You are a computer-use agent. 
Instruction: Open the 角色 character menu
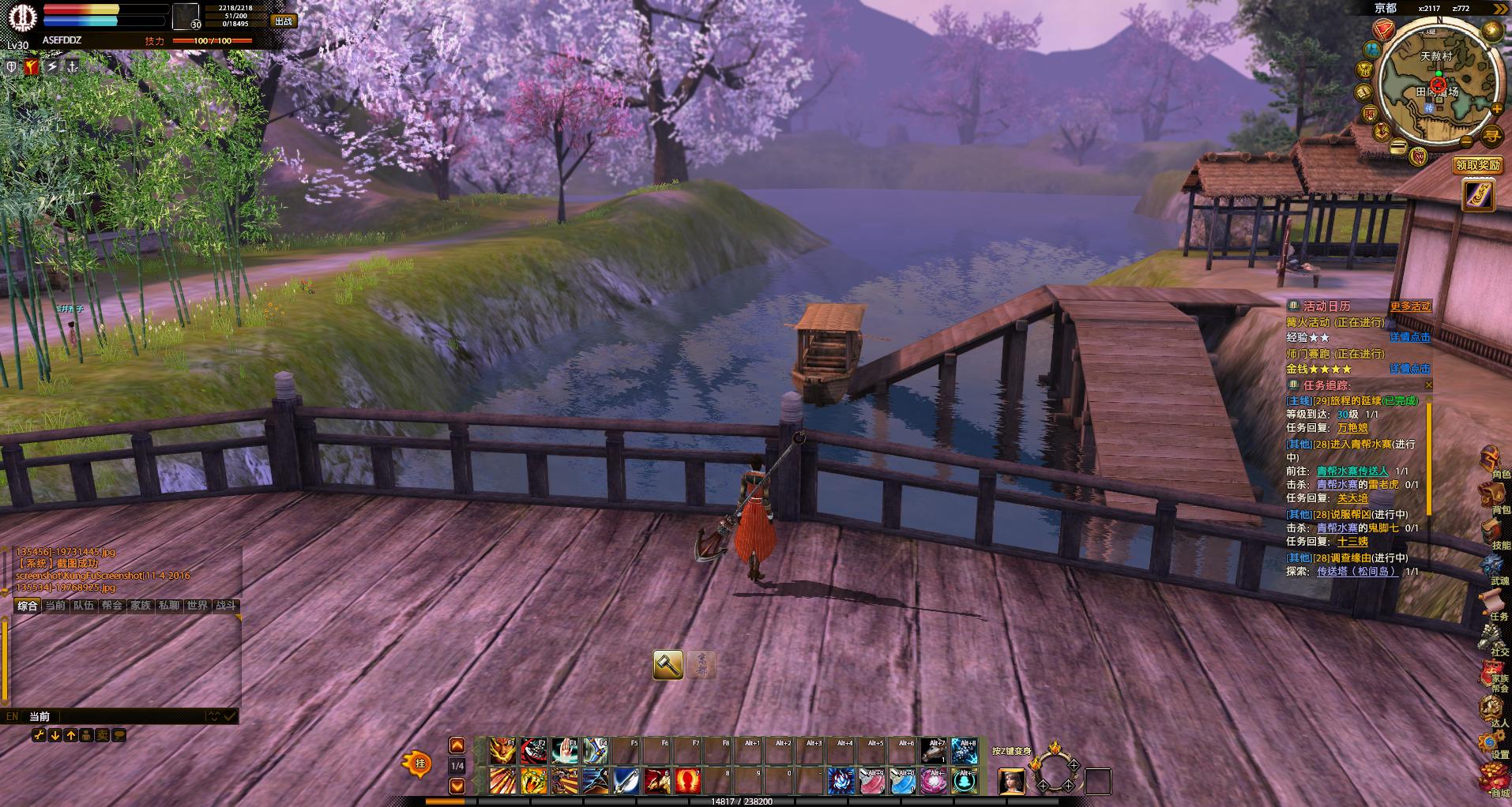(1492, 462)
